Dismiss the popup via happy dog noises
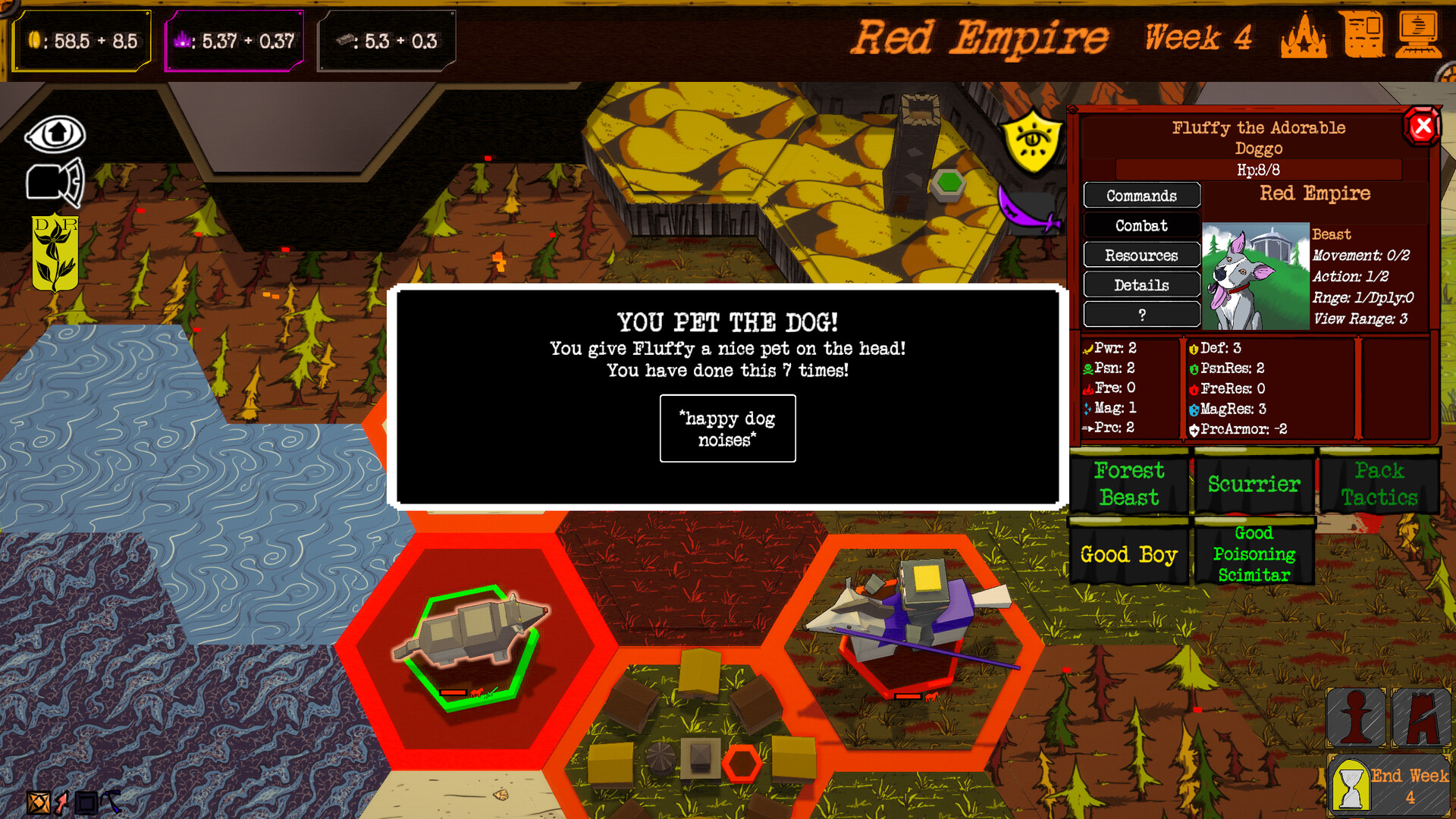Viewport: 1456px width, 819px height. [x=726, y=429]
